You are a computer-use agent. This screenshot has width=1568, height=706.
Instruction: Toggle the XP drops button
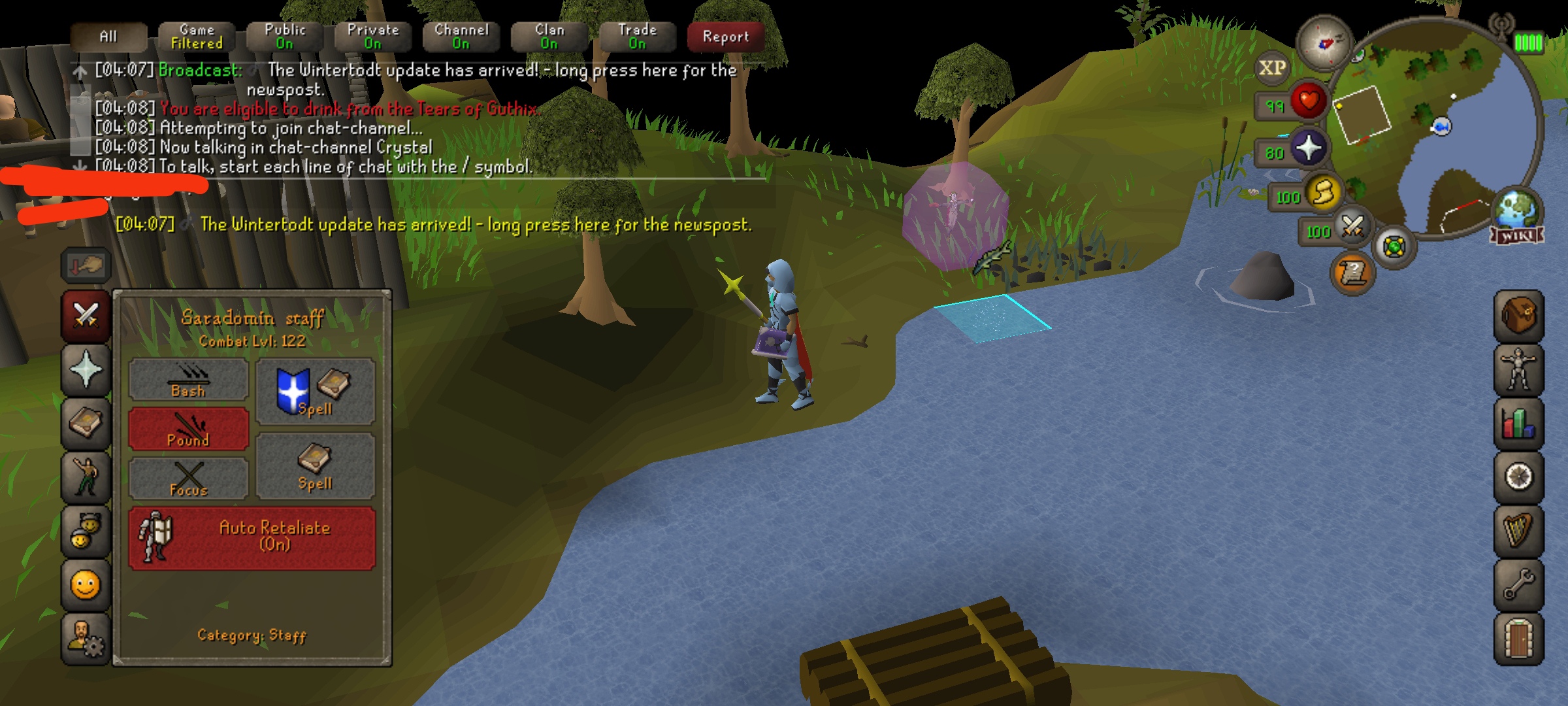tap(1272, 68)
